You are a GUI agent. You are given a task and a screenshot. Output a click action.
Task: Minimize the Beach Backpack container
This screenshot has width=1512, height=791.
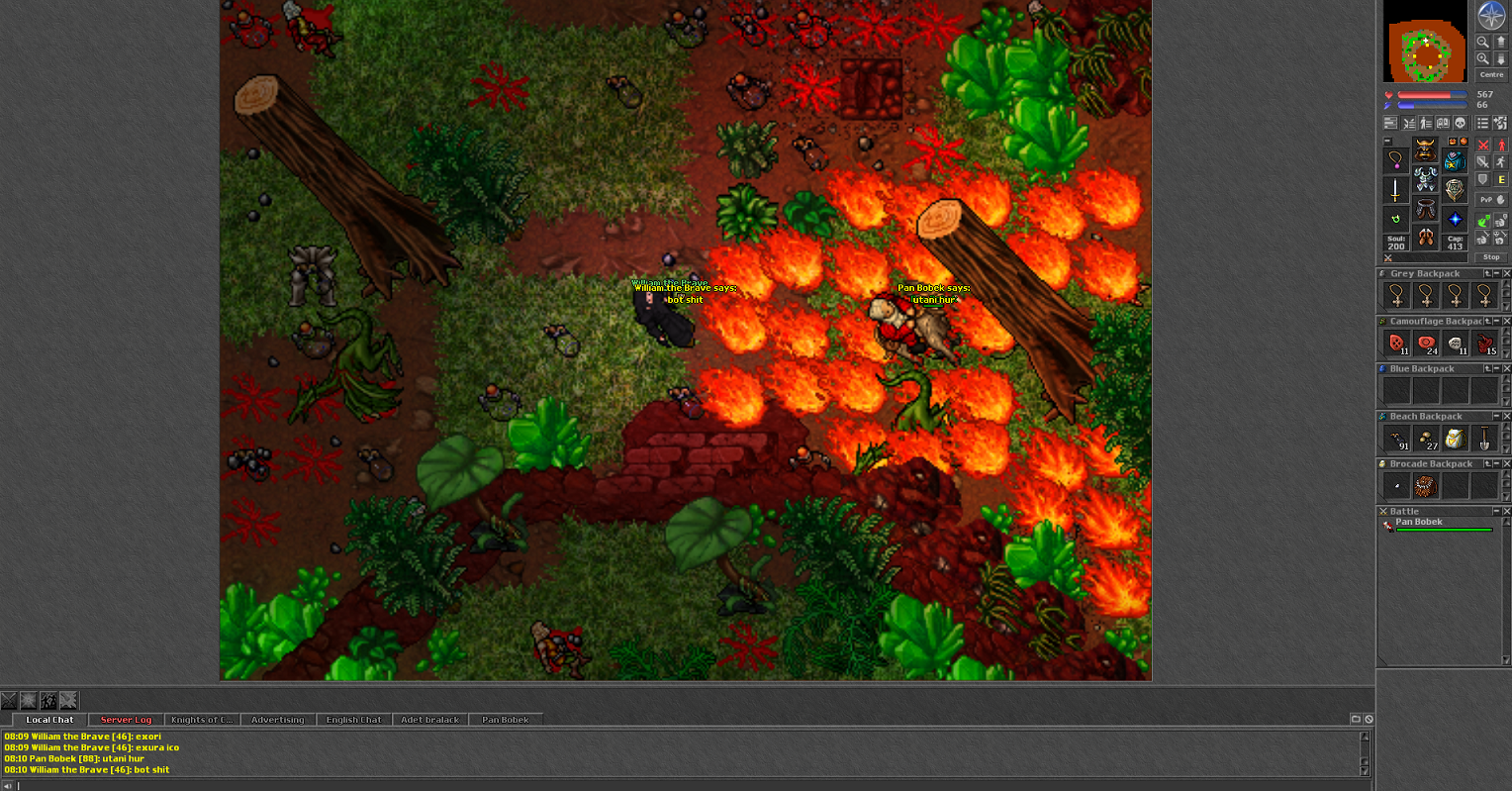point(1496,416)
